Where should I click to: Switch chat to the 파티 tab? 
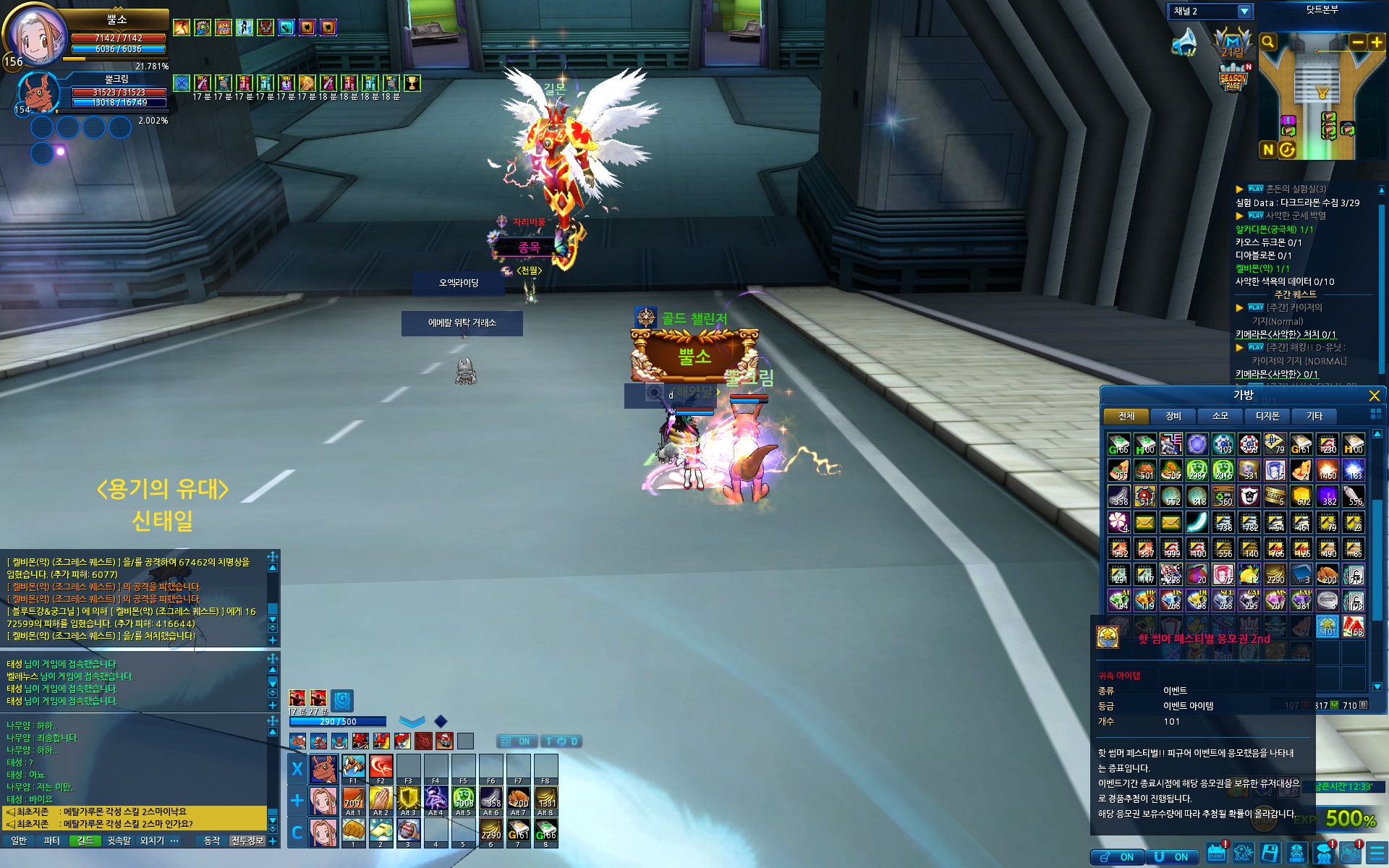[x=51, y=841]
